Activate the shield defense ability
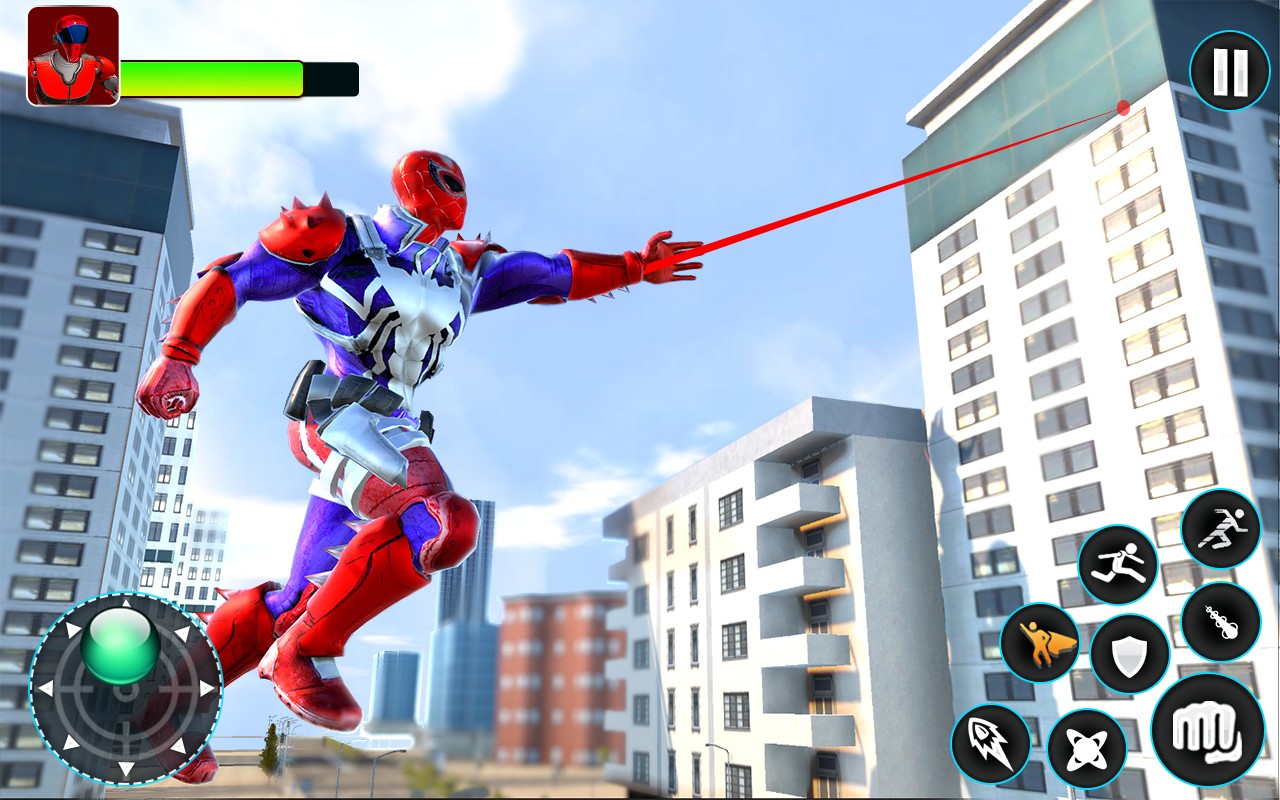This screenshot has width=1280, height=800. [1130, 655]
